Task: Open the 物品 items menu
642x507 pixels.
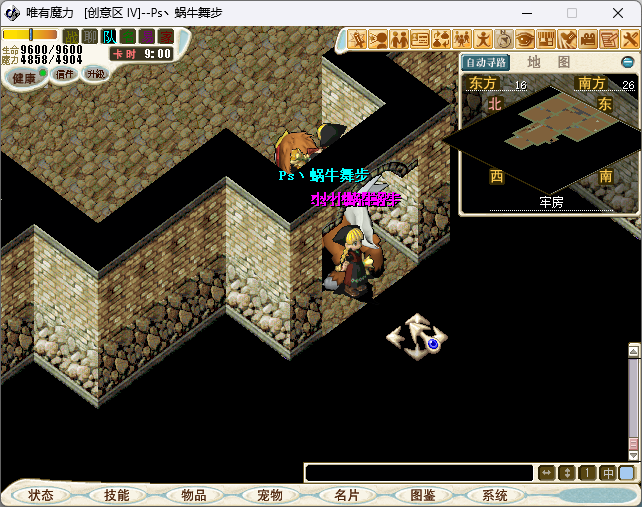Action: coord(193,495)
